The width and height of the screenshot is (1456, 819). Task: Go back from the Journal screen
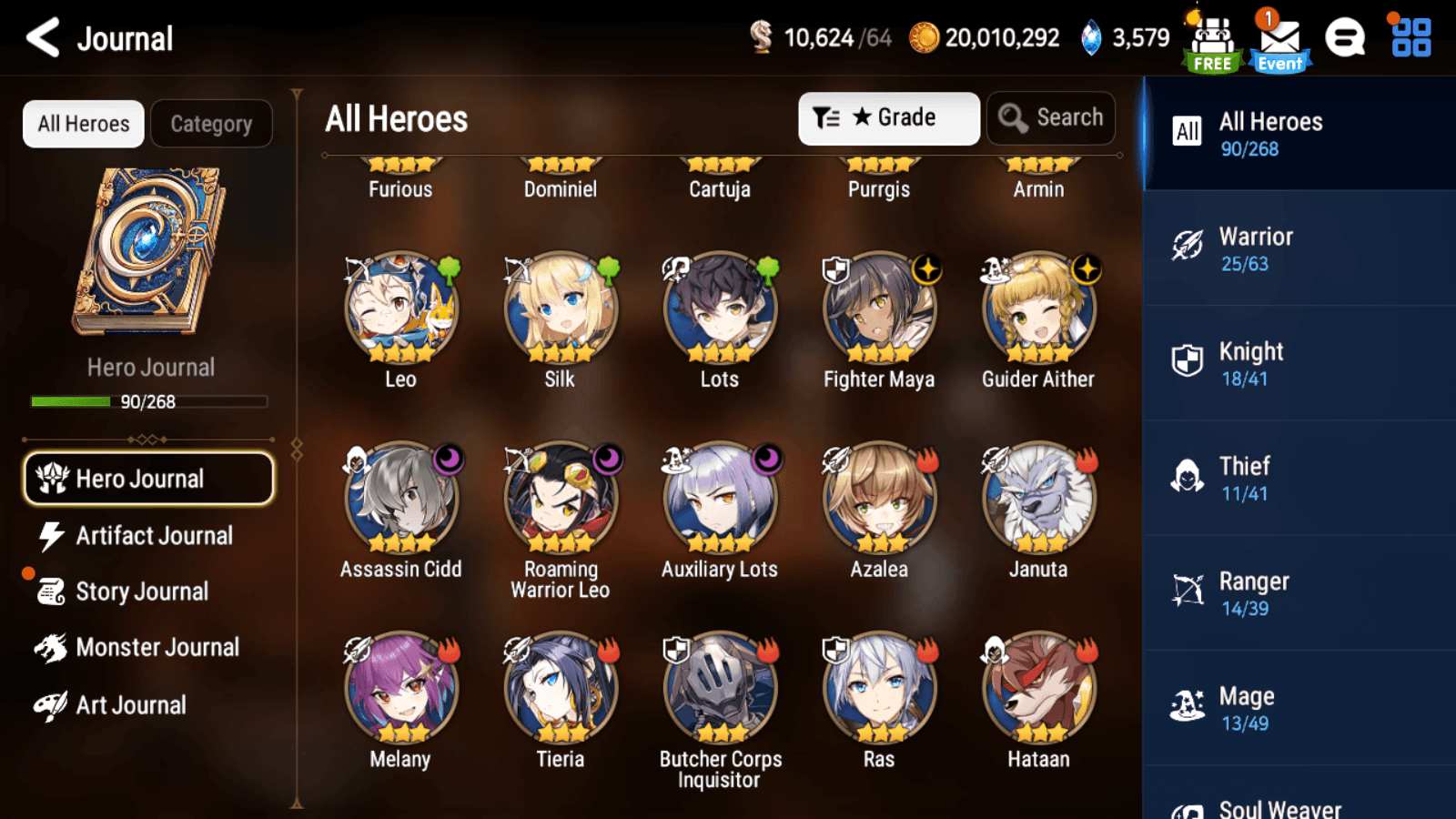tap(43, 38)
